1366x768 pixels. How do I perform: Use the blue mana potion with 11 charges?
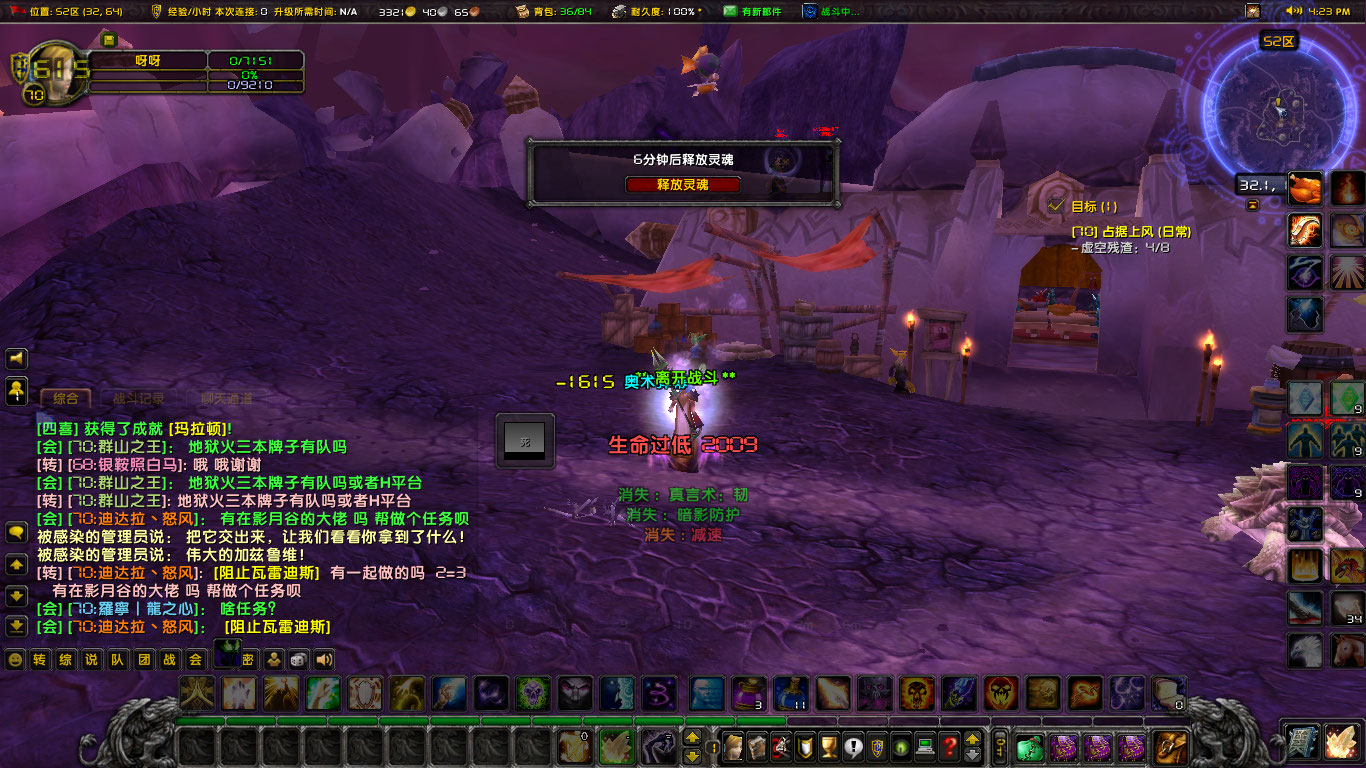click(x=791, y=693)
